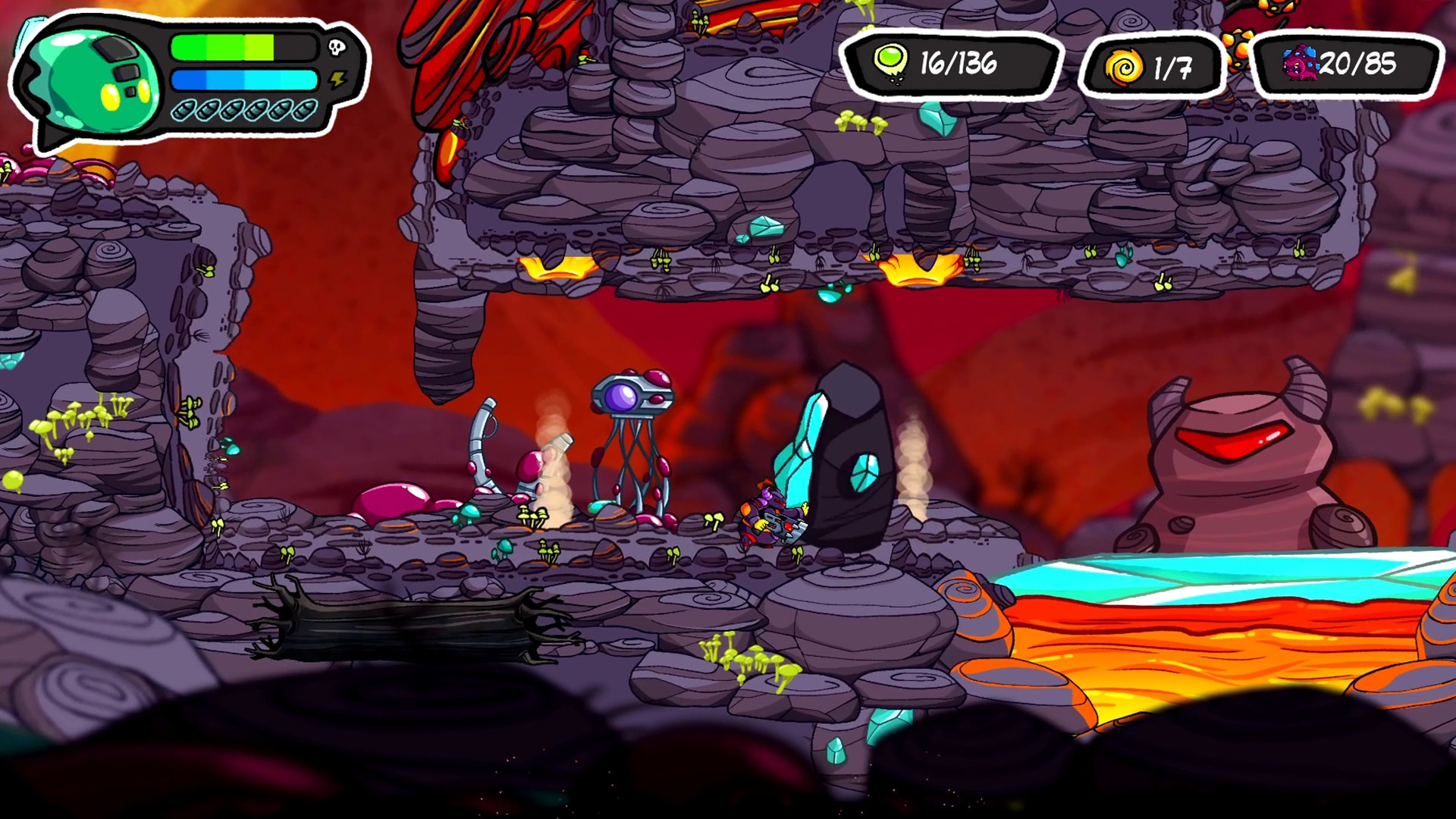Click the lightning bolt energy icon
This screenshot has width=1456, height=819.
coord(337,80)
